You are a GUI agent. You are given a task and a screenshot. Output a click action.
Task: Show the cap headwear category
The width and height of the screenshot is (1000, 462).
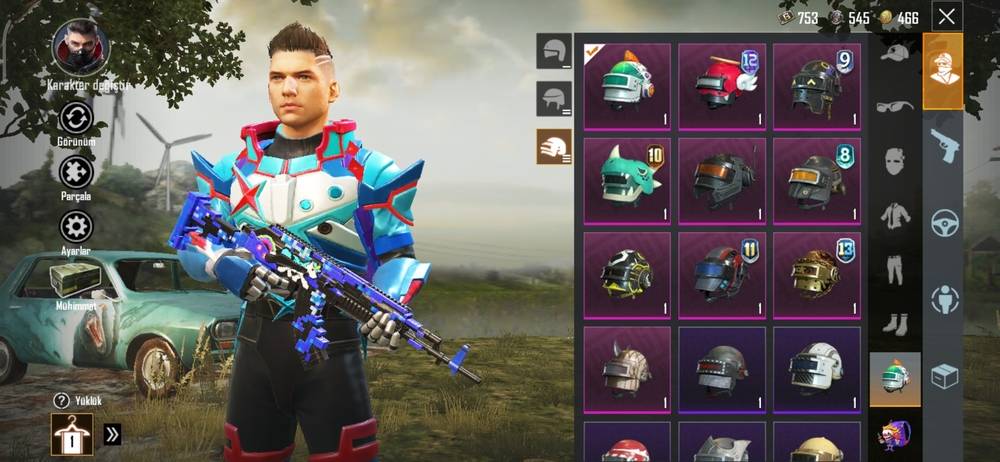[894, 52]
